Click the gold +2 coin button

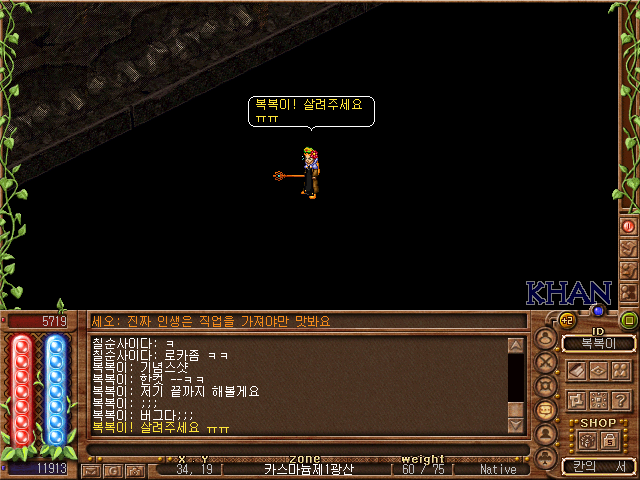(566, 320)
